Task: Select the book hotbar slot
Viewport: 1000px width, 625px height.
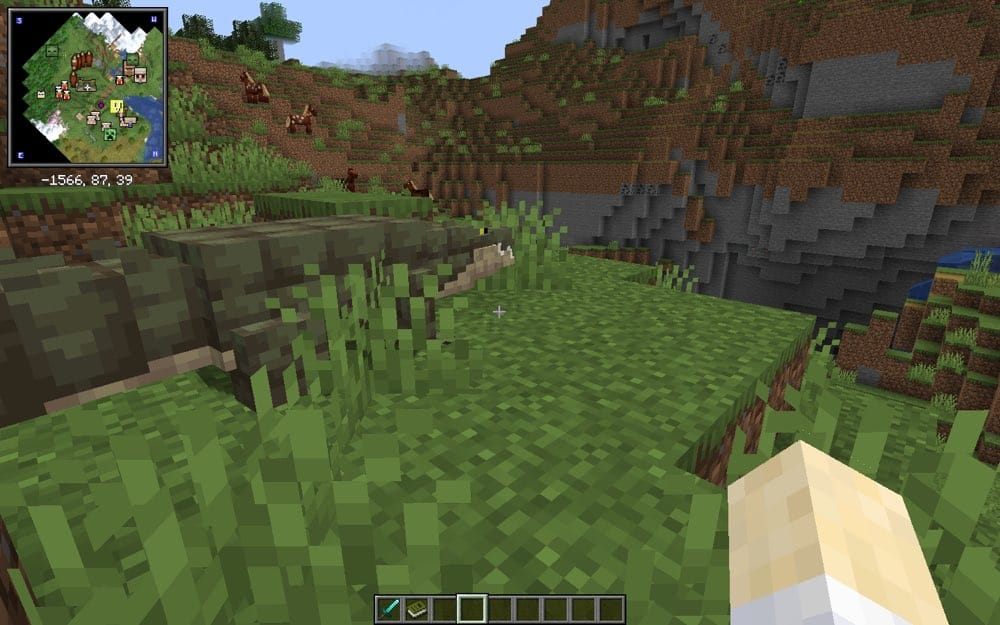Action: point(415,608)
